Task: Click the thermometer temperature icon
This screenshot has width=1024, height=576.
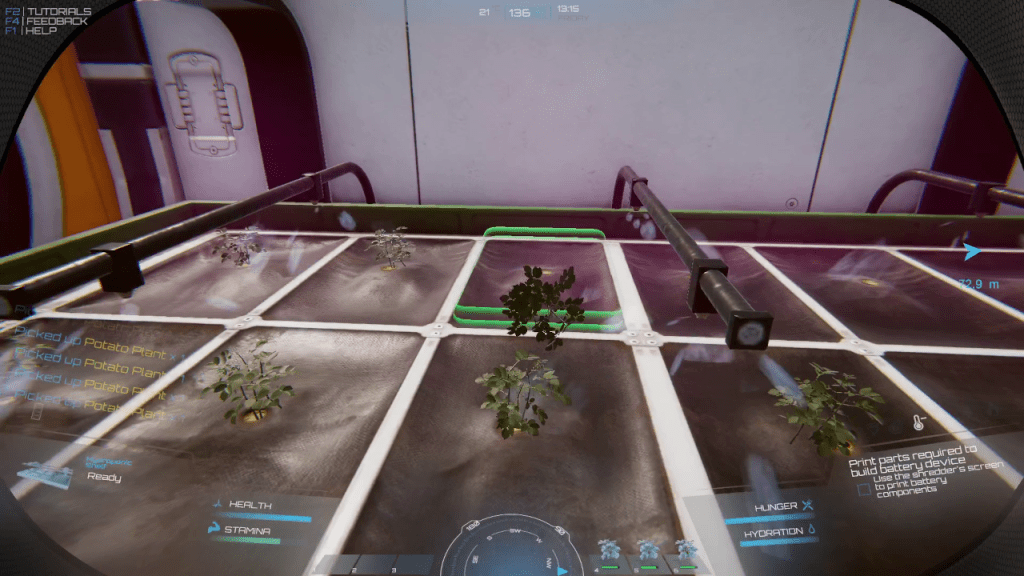Action: coord(917,422)
